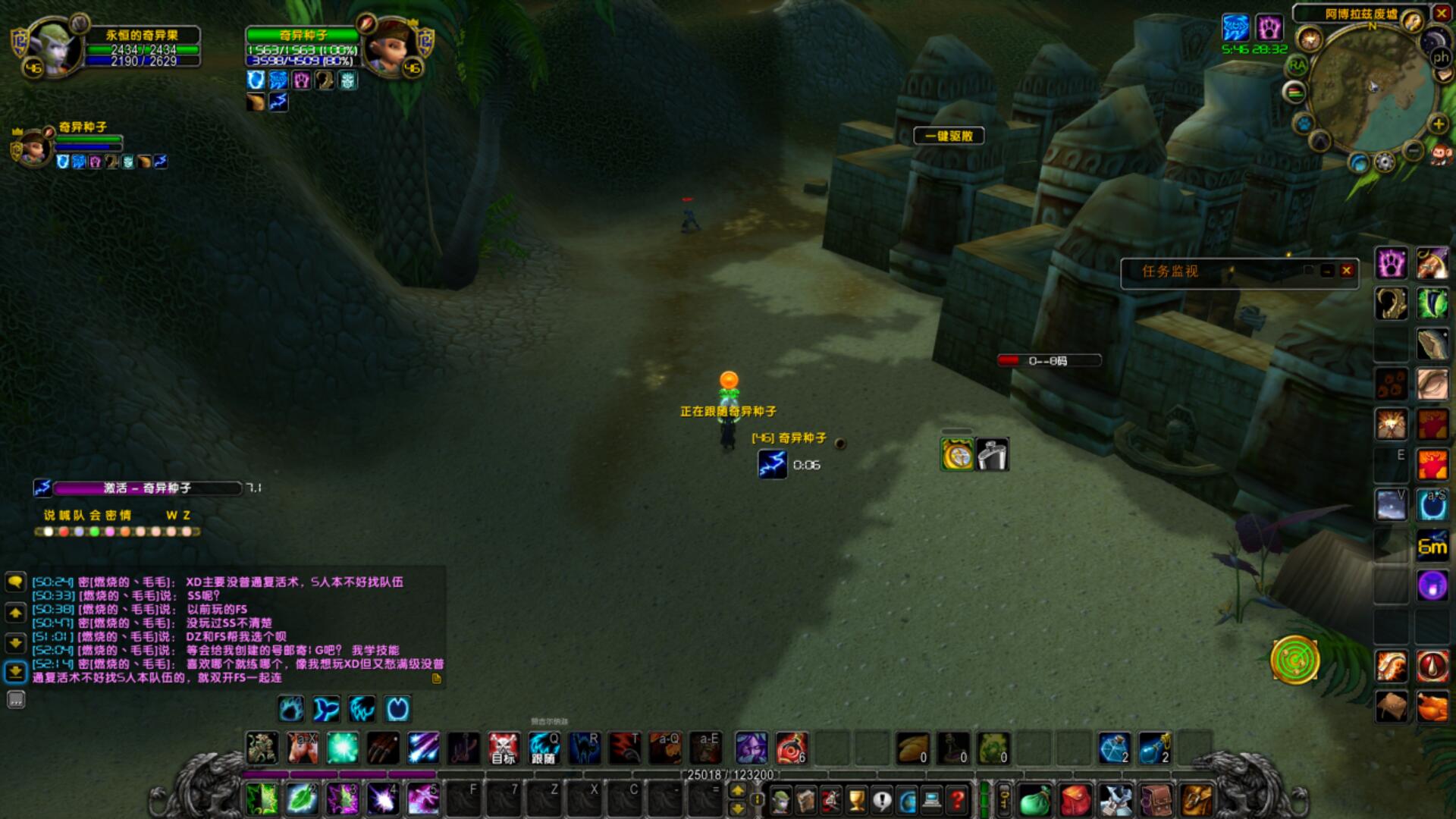Image resolution: width=1456 pixels, height=819 pixels.
Task: Open the brown leather backpack
Action: [x=1156, y=800]
